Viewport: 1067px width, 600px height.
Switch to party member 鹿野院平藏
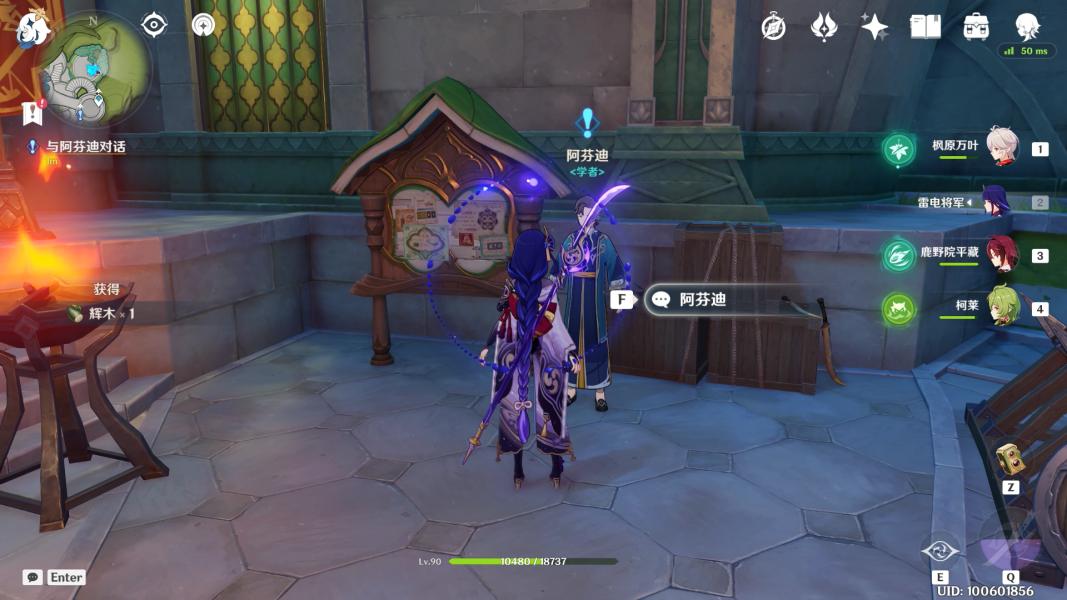coord(1001,255)
